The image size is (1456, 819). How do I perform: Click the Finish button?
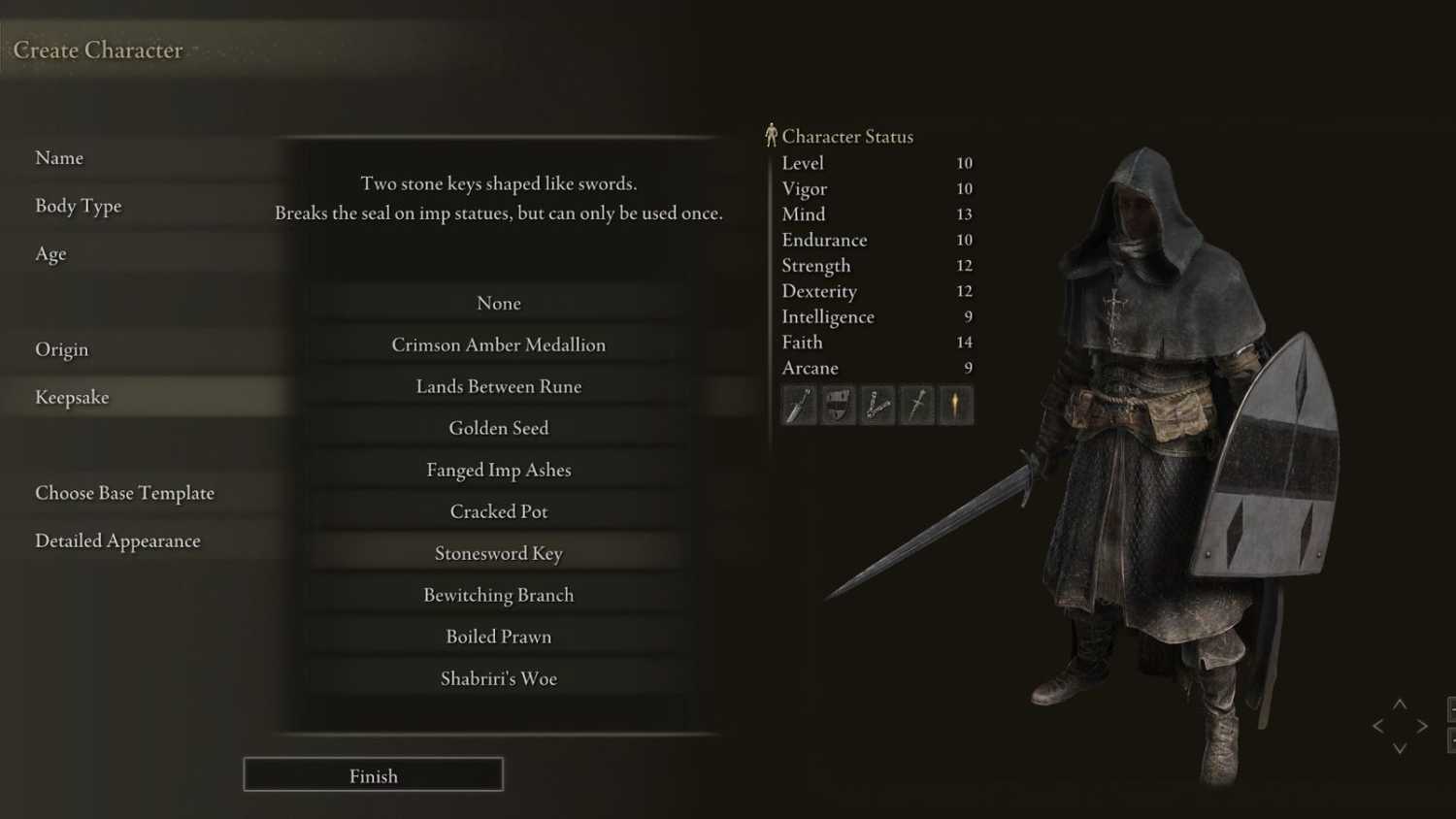click(373, 775)
